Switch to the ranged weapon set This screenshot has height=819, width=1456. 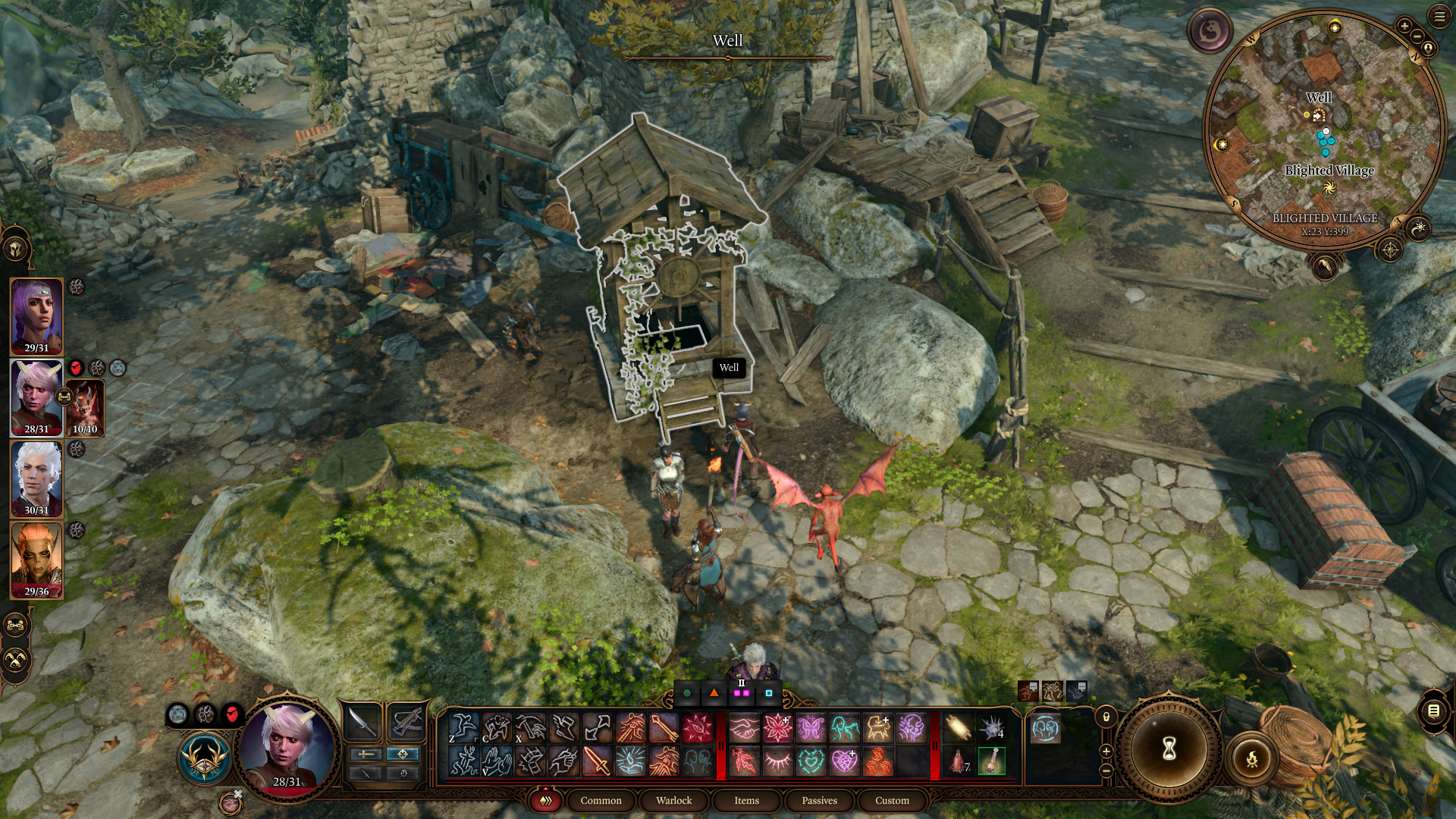(406, 722)
